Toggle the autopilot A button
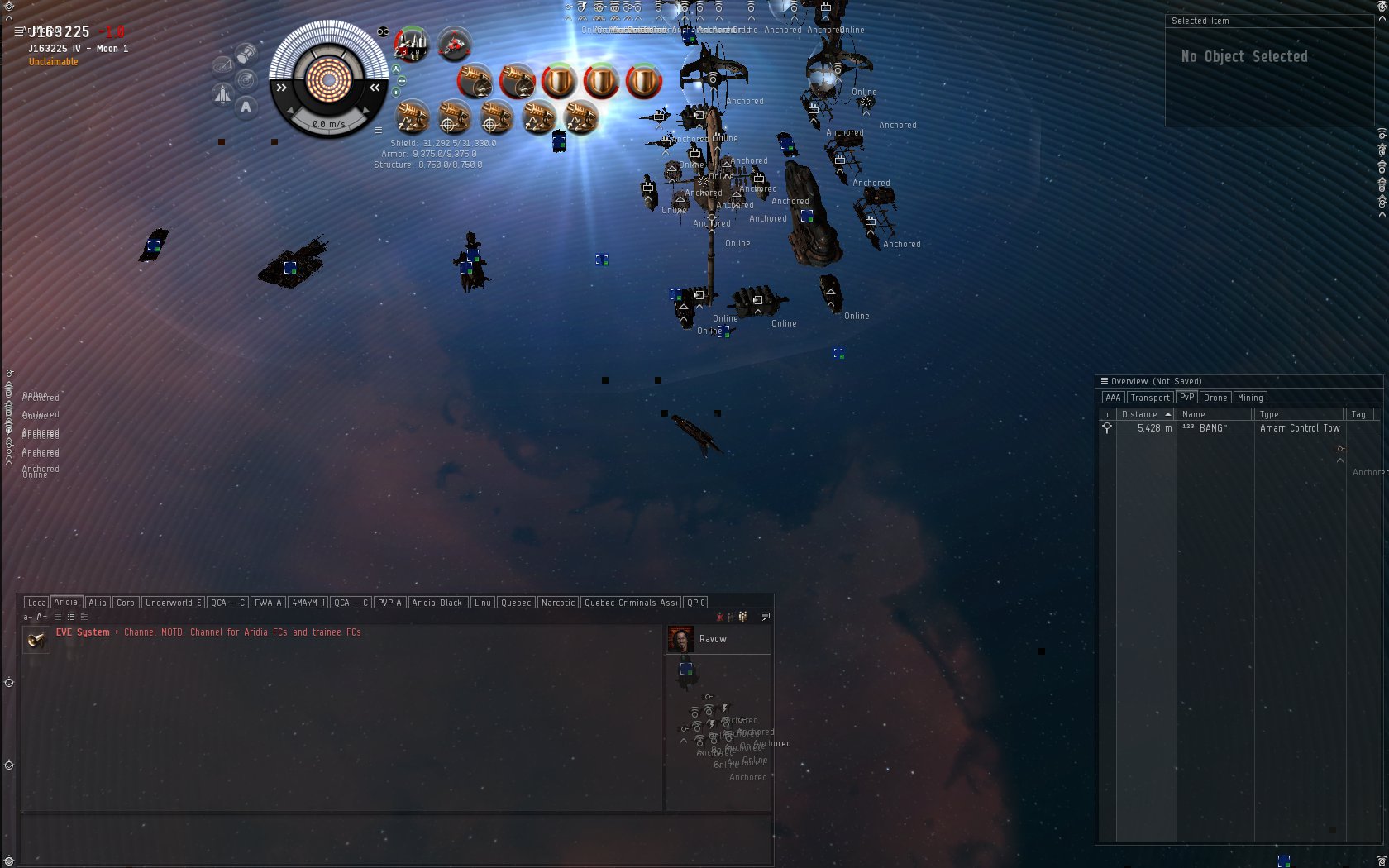The width and height of the screenshot is (1389, 868). (246, 107)
